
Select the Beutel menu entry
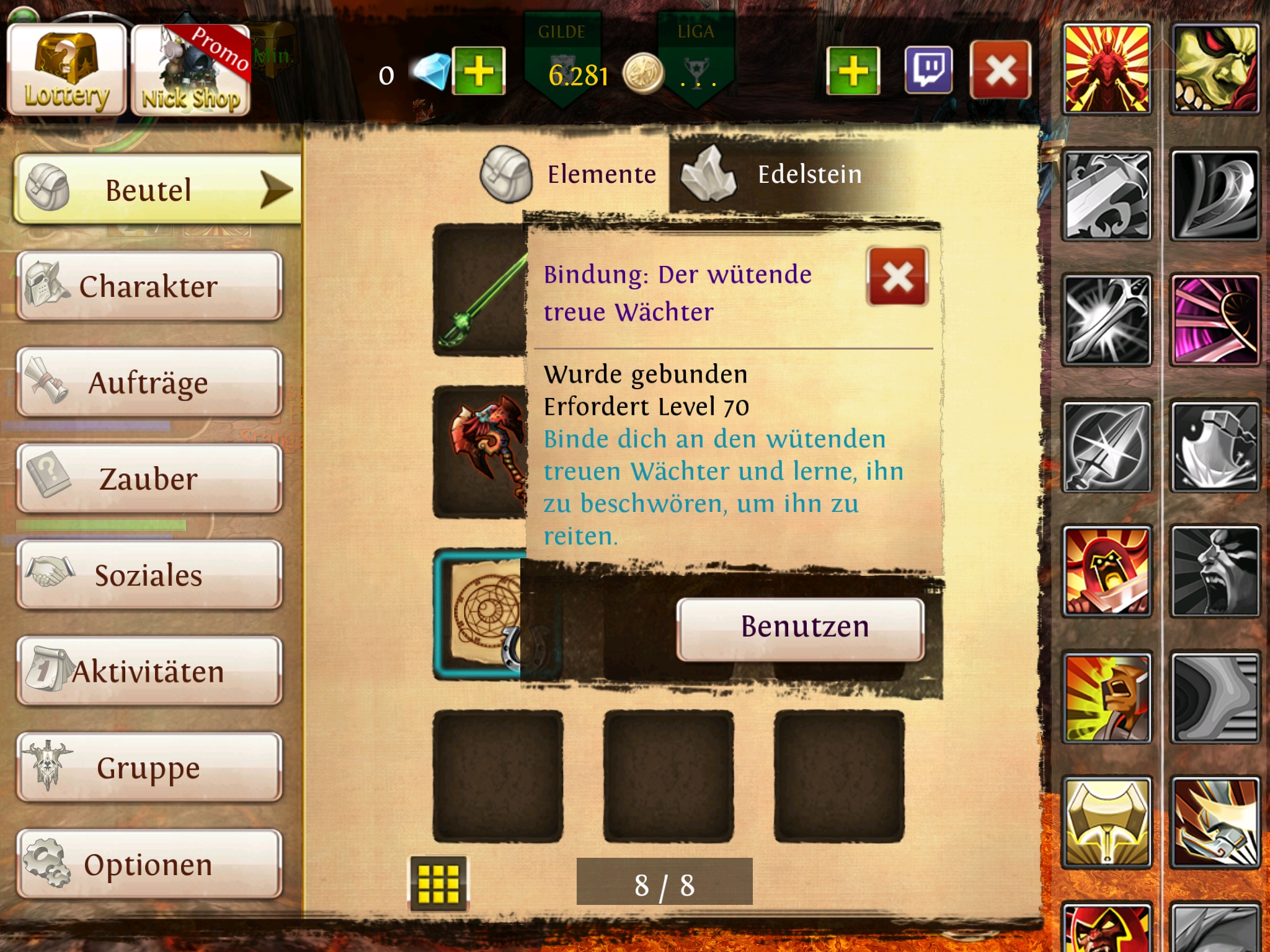point(155,190)
